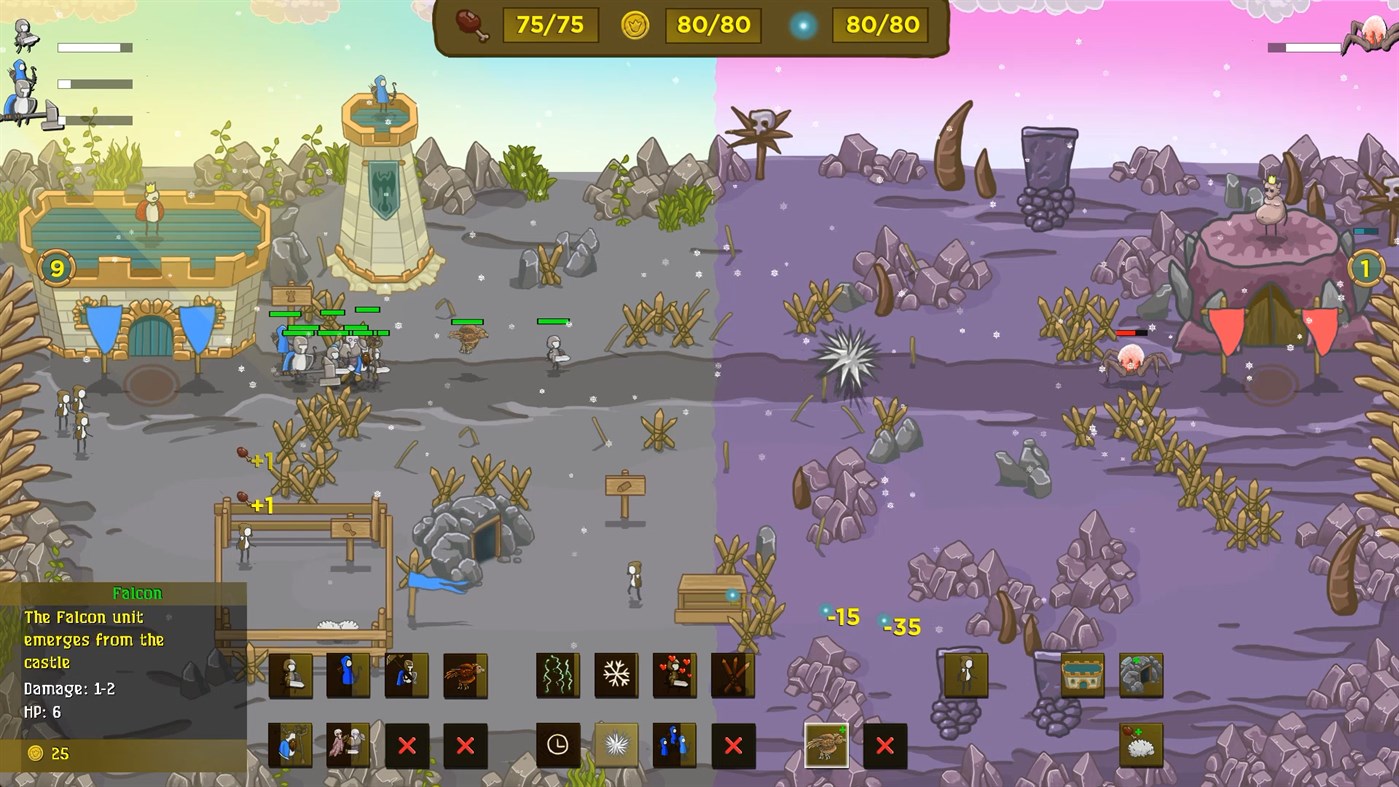Click the clock ability icon

point(557,744)
